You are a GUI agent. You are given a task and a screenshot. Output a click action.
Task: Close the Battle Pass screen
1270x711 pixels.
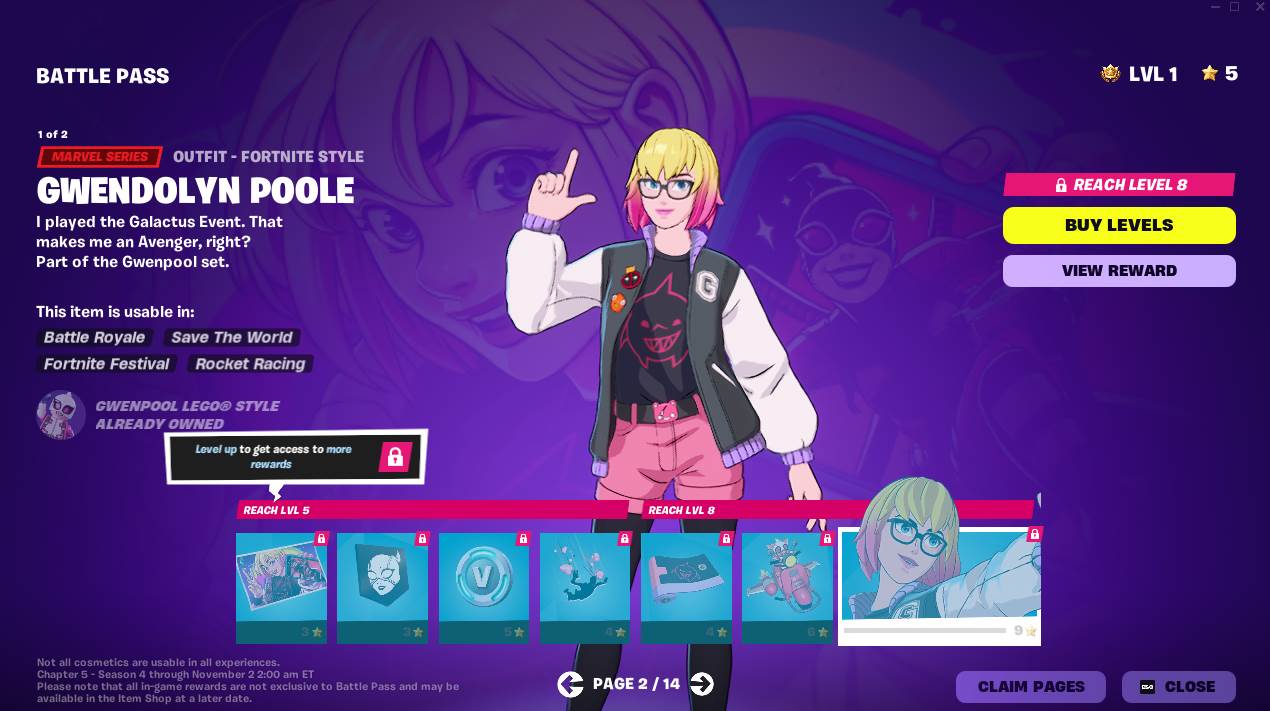click(x=1178, y=687)
